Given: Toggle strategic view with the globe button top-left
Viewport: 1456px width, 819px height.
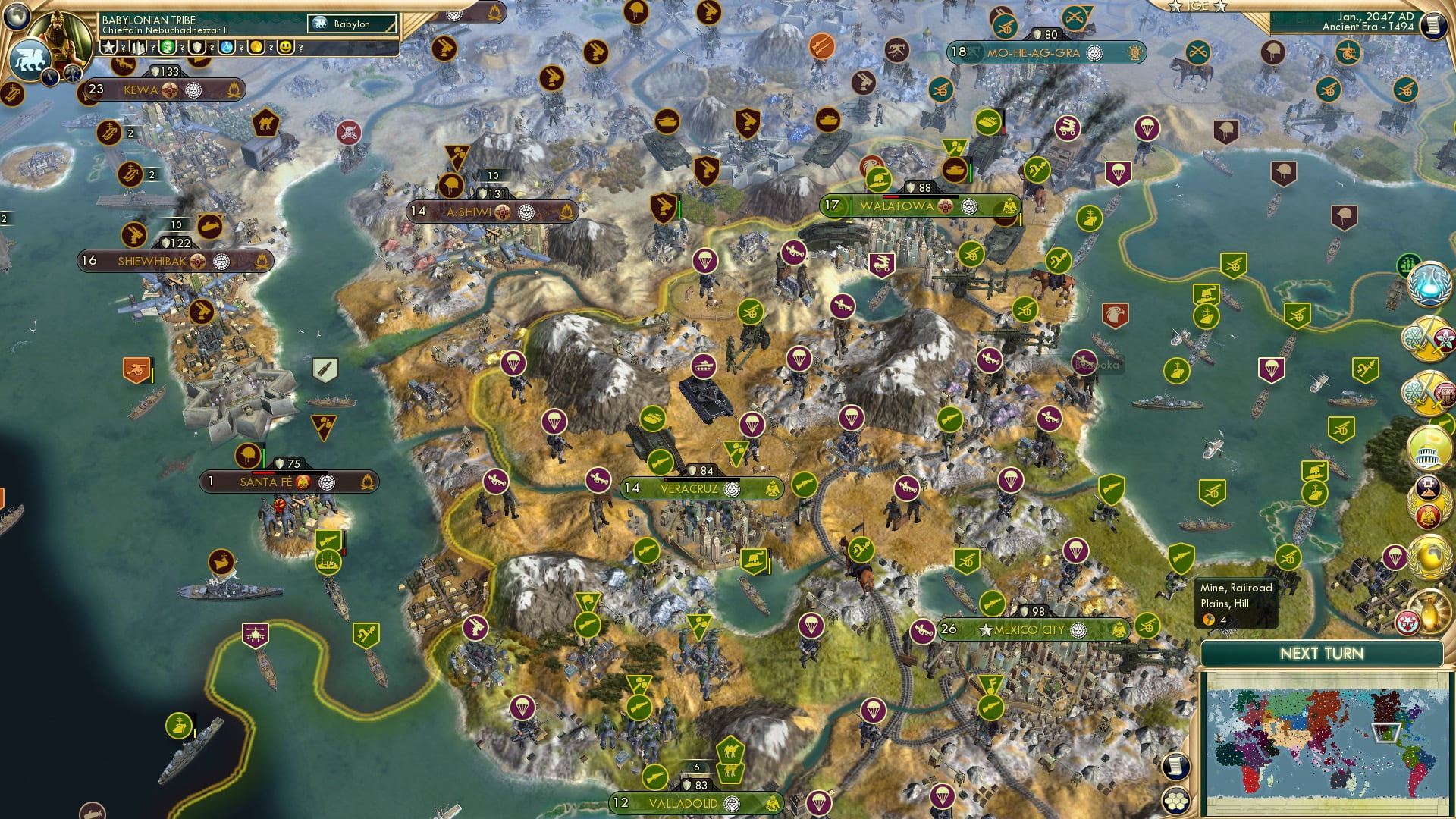Looking at the screenshot, I should click(17, 16).
